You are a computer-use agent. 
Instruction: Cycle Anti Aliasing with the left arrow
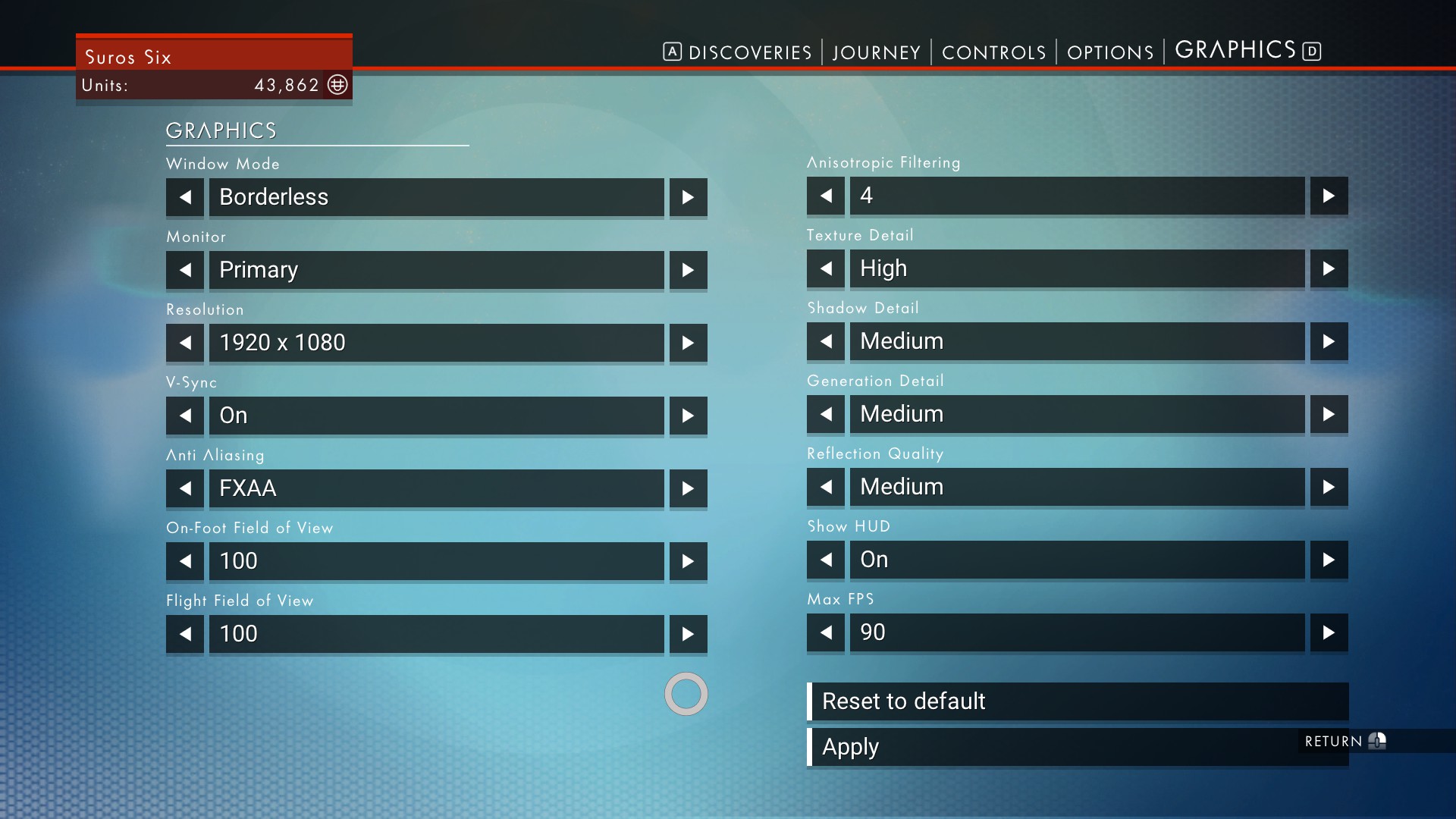pyautogui.click(x=185, y=488)
